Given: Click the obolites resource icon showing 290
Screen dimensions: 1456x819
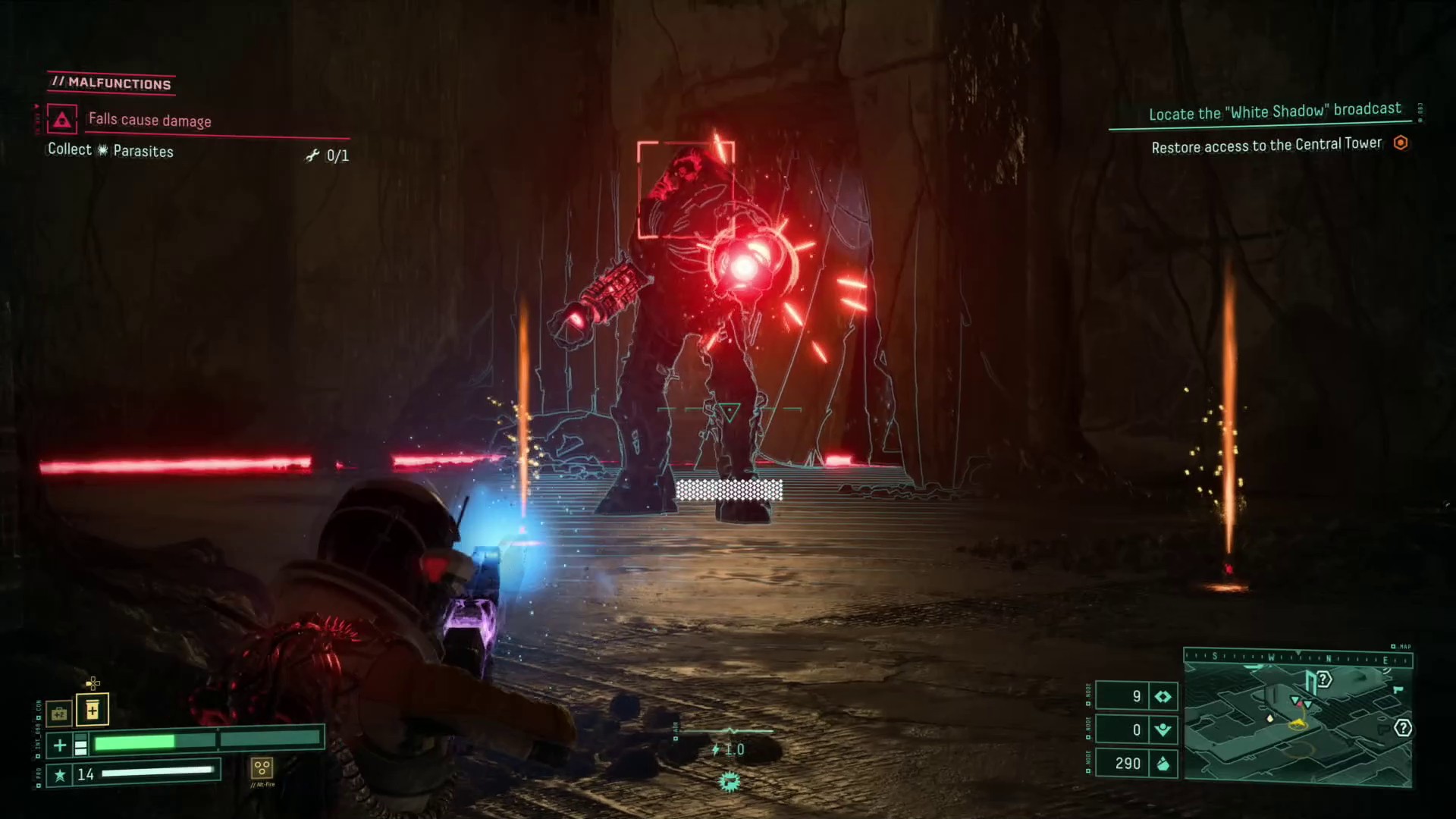Looking at the screenshot, I should click(x=1163, y=764).
